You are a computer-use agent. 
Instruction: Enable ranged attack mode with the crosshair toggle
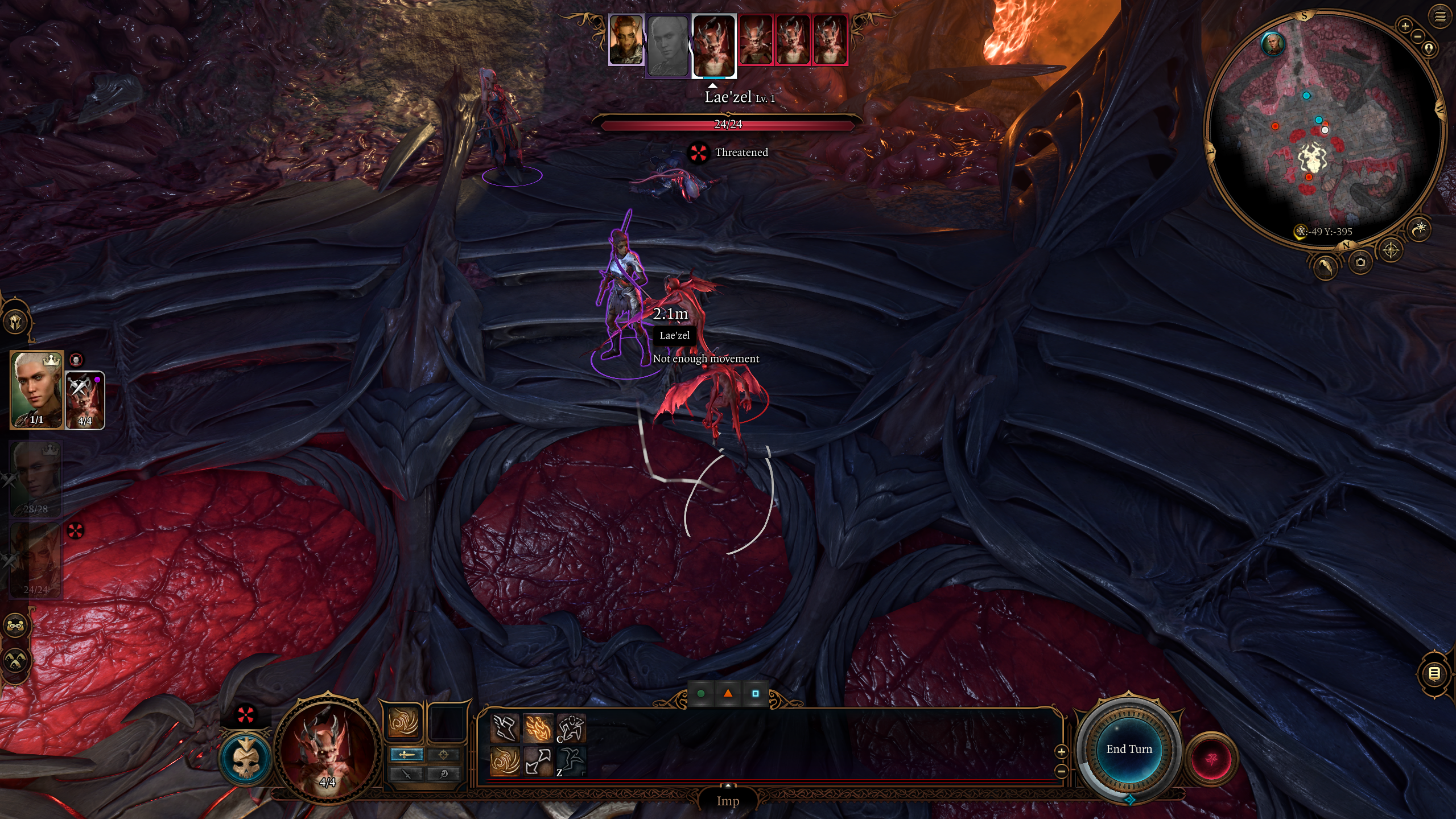(444, 755)
